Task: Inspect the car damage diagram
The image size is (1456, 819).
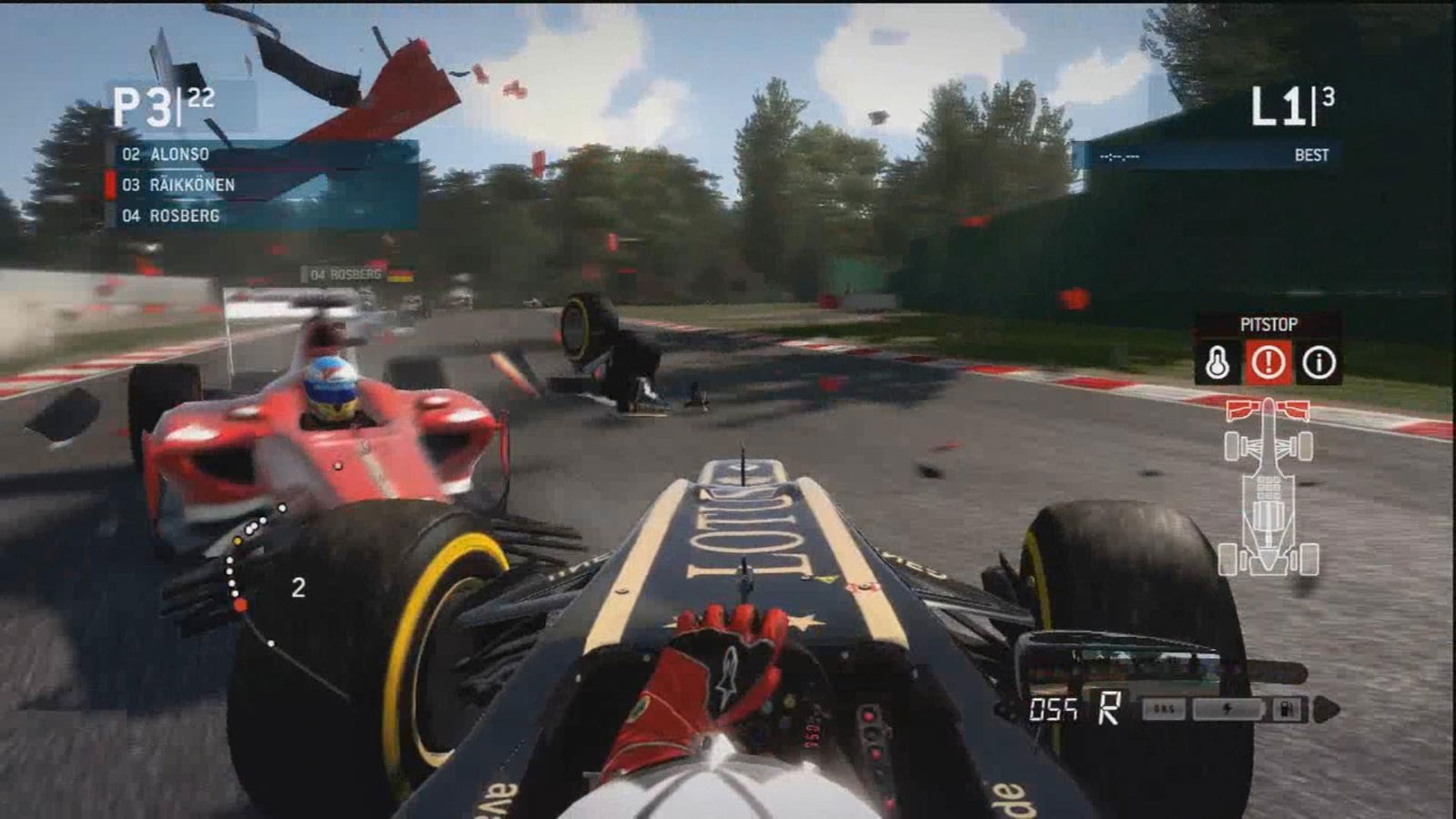Action: pos(1269,487)
